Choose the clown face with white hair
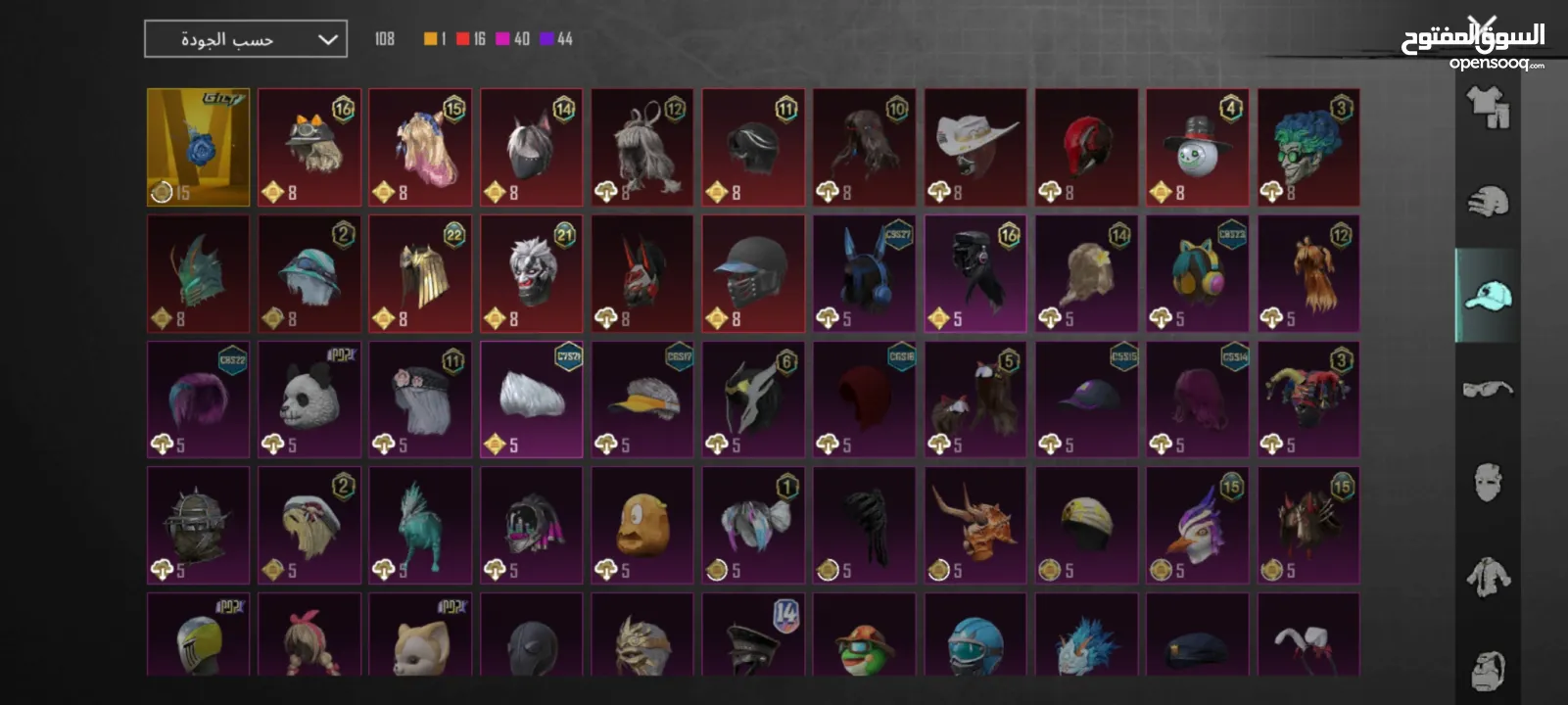This screenshot has width=1568, height=705. click(x=531, y=273)
